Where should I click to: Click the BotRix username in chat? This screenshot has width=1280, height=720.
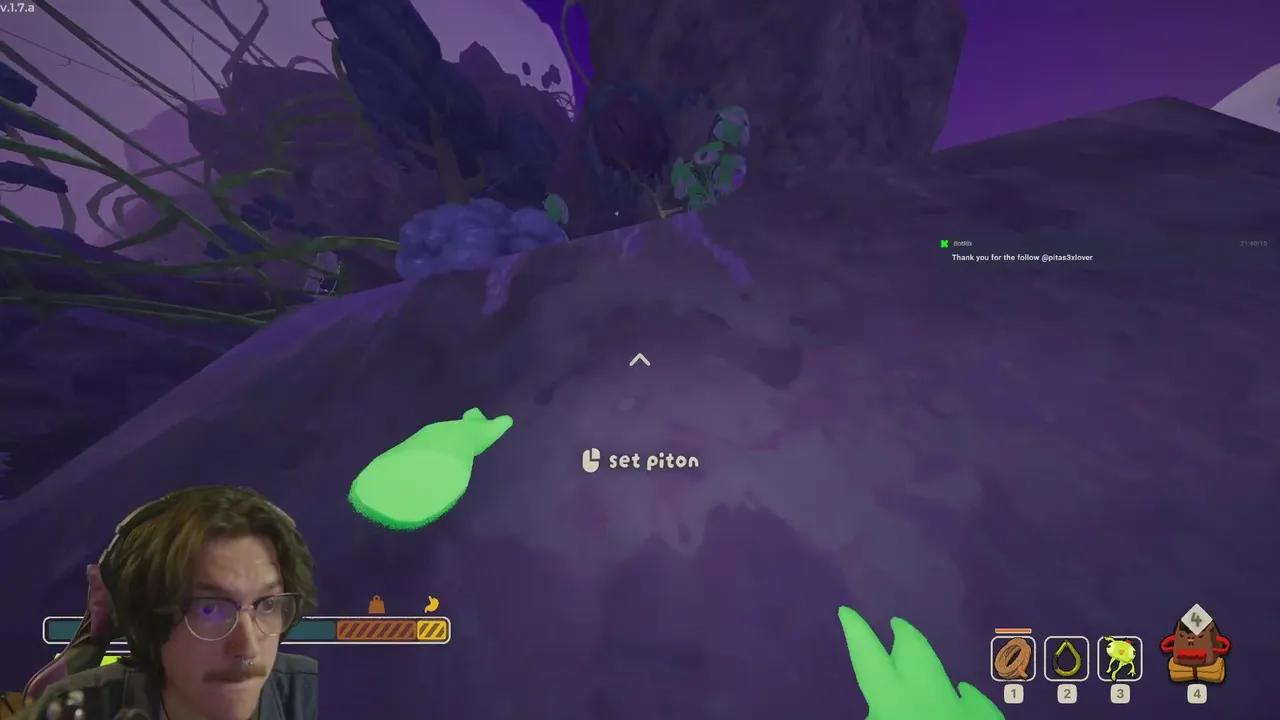pyautogui.click(x=962, y=243)
